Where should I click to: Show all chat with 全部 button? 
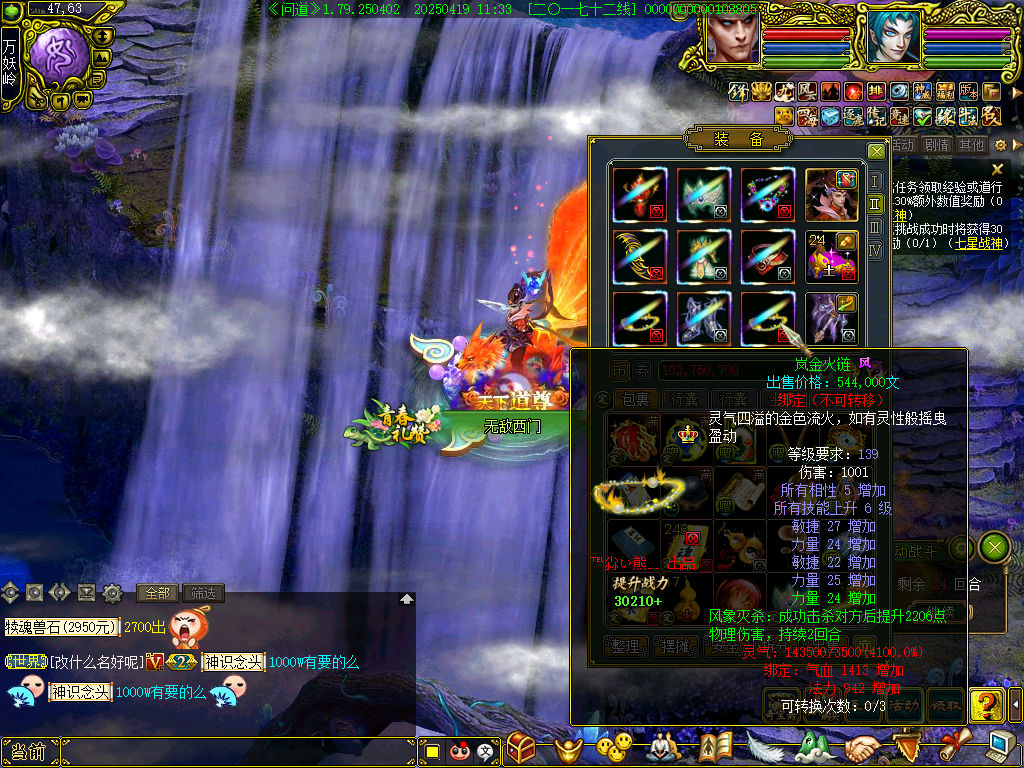point(158,593)
